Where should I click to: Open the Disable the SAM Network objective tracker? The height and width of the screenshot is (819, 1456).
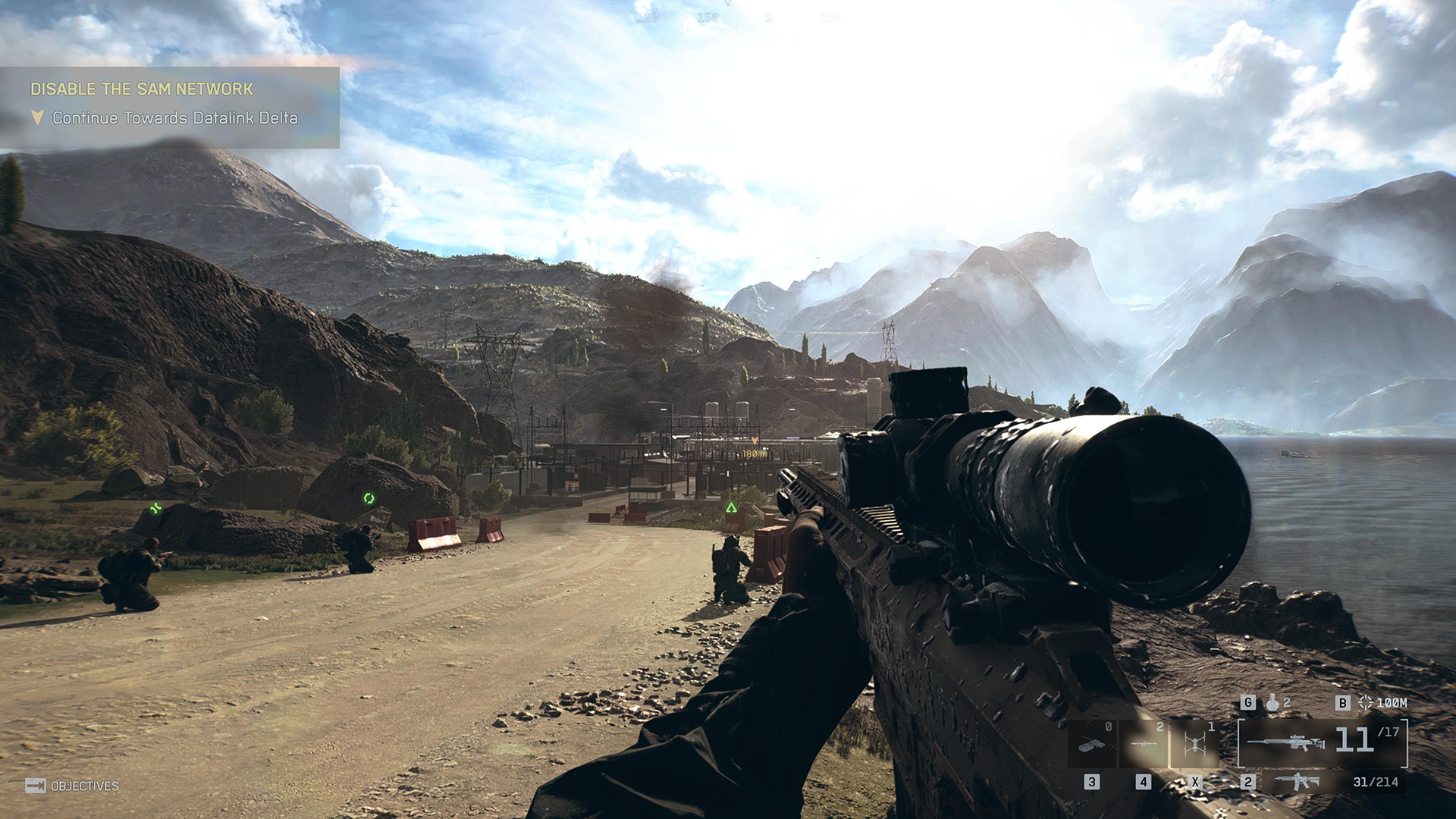click(x=142, y=89)
